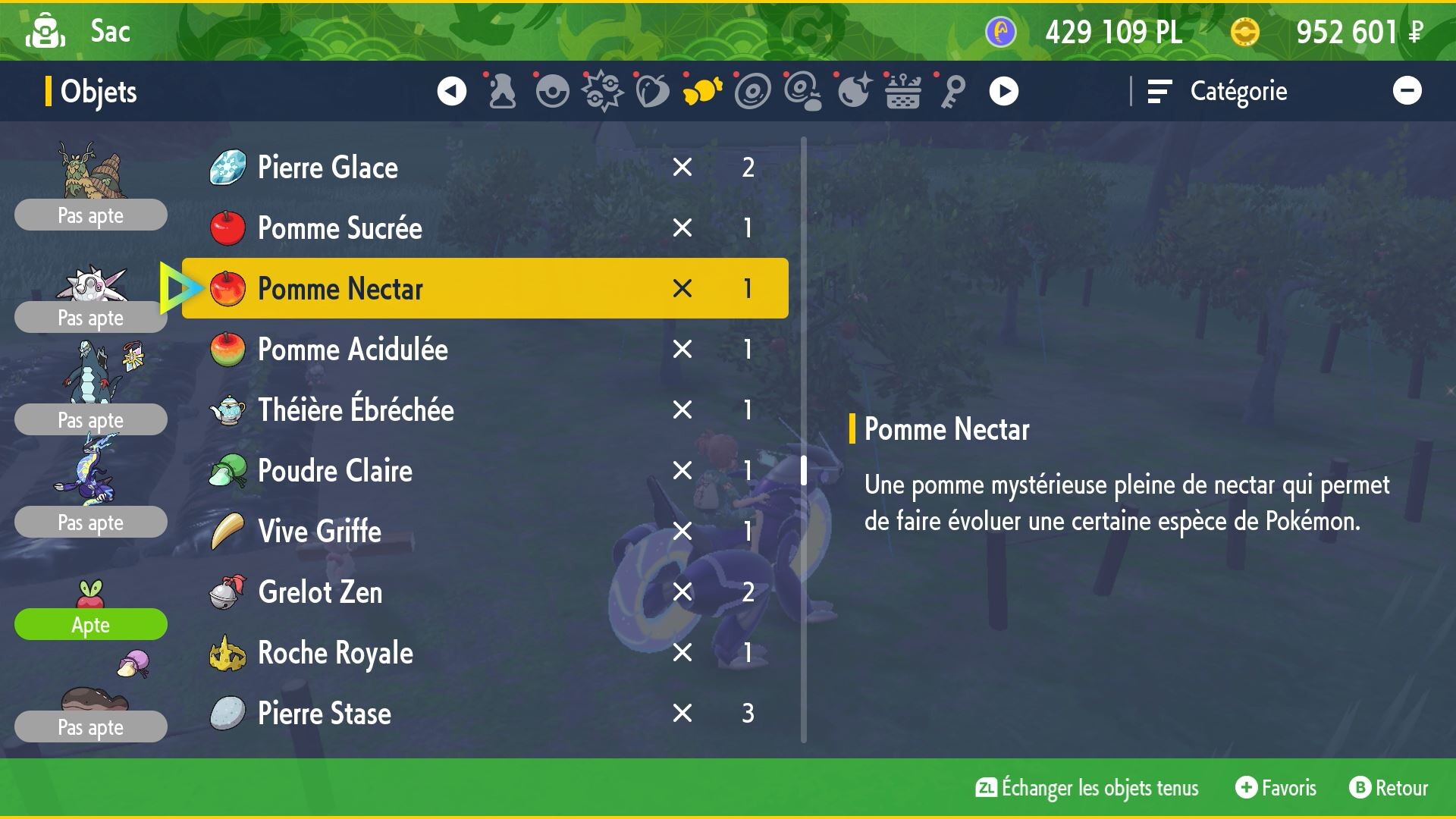Open the TMs disc pouch

pos(752,90)
